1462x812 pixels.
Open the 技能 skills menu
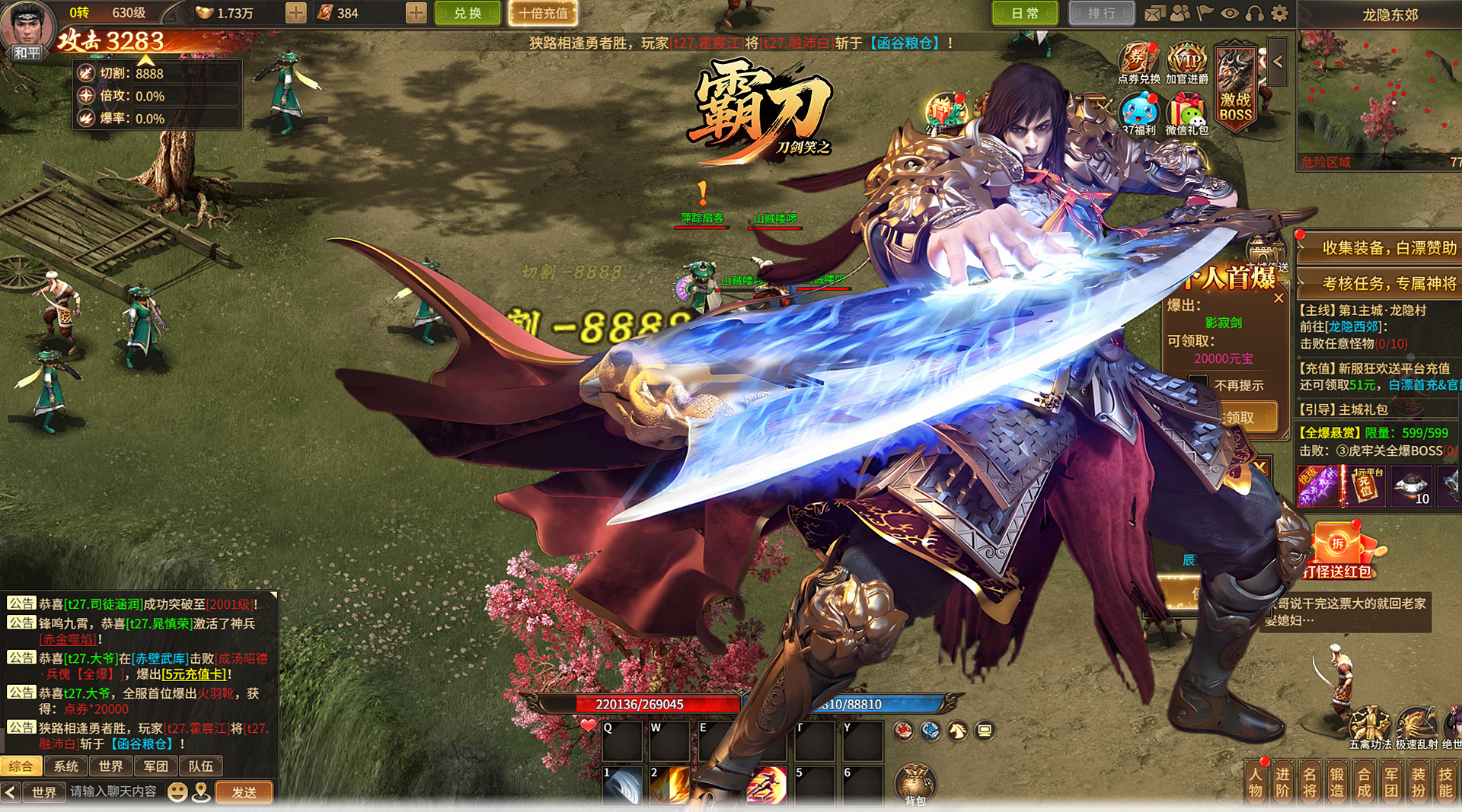[1445, 782]
